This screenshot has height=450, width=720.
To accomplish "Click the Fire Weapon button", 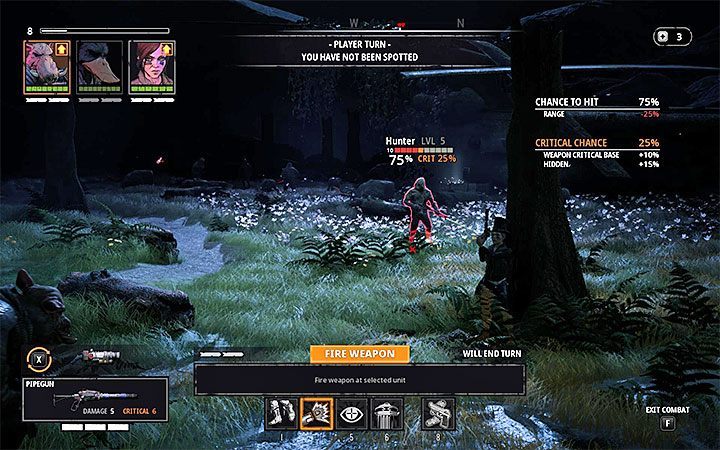I will (359, 353).
